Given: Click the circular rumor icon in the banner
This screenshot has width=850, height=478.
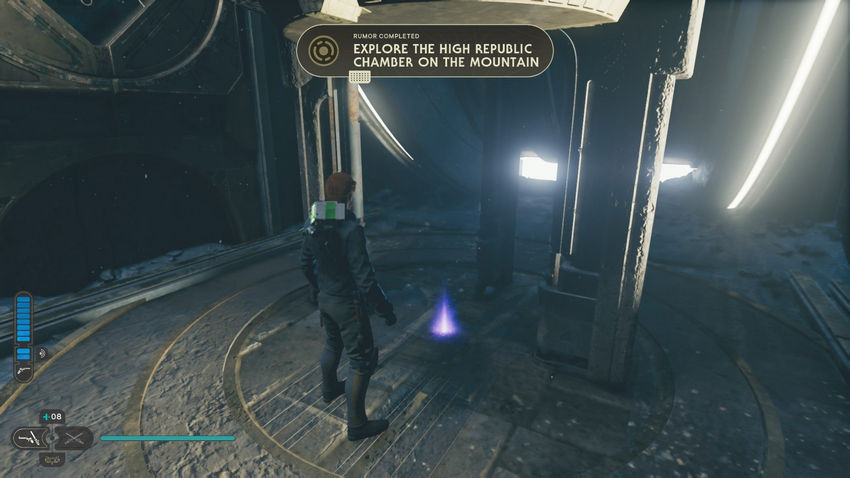Looking at the screenshot, I should (x=321, y=50).
